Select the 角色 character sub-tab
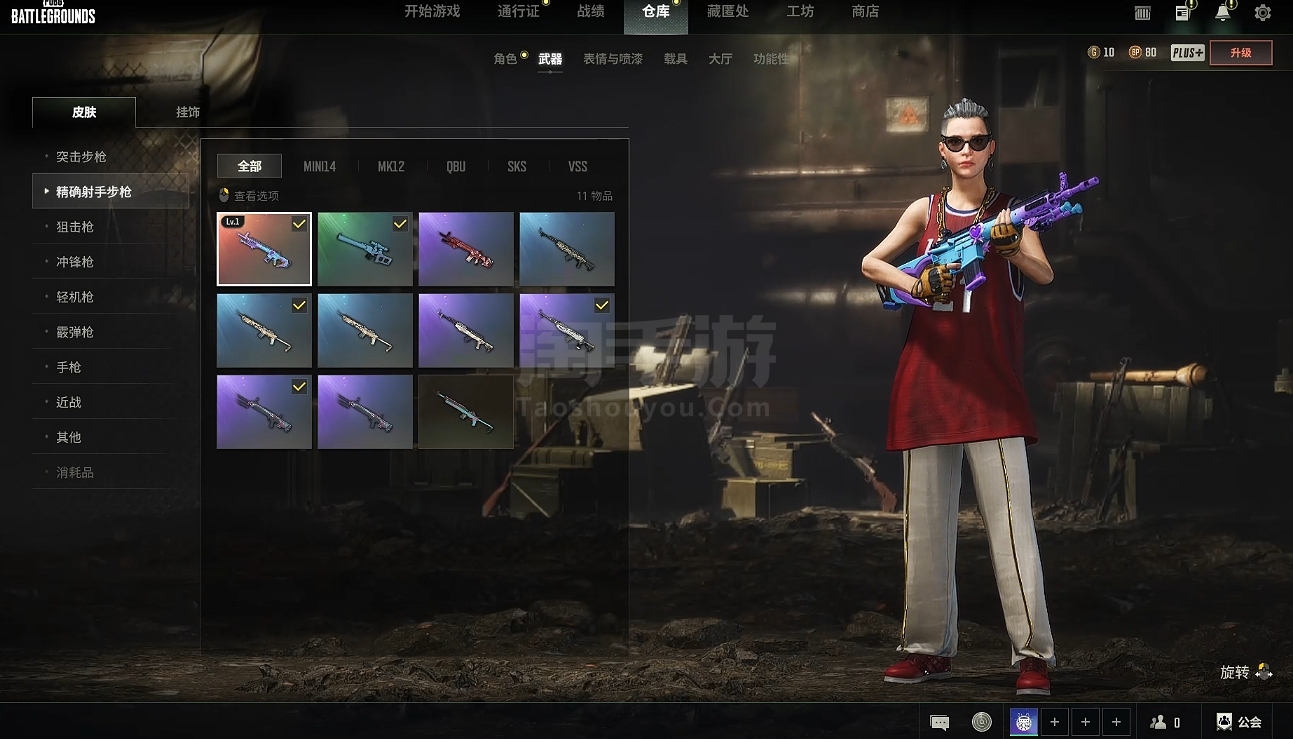This screenshot has width=1293, height=739. click(505, 59)
